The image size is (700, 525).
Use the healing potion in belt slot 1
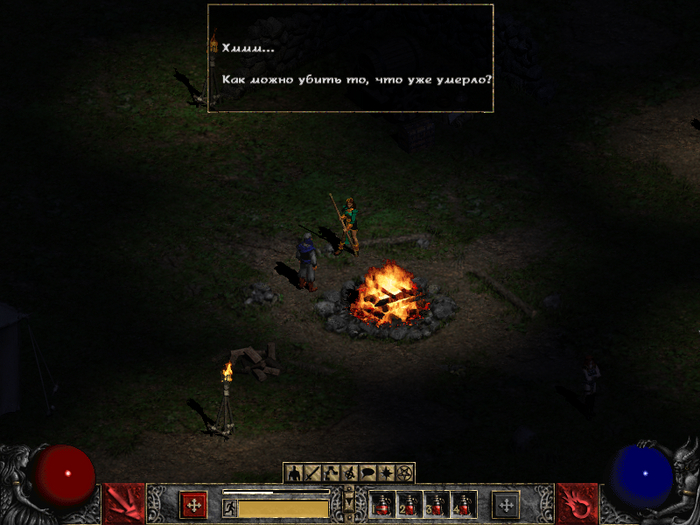pos(383,505)
